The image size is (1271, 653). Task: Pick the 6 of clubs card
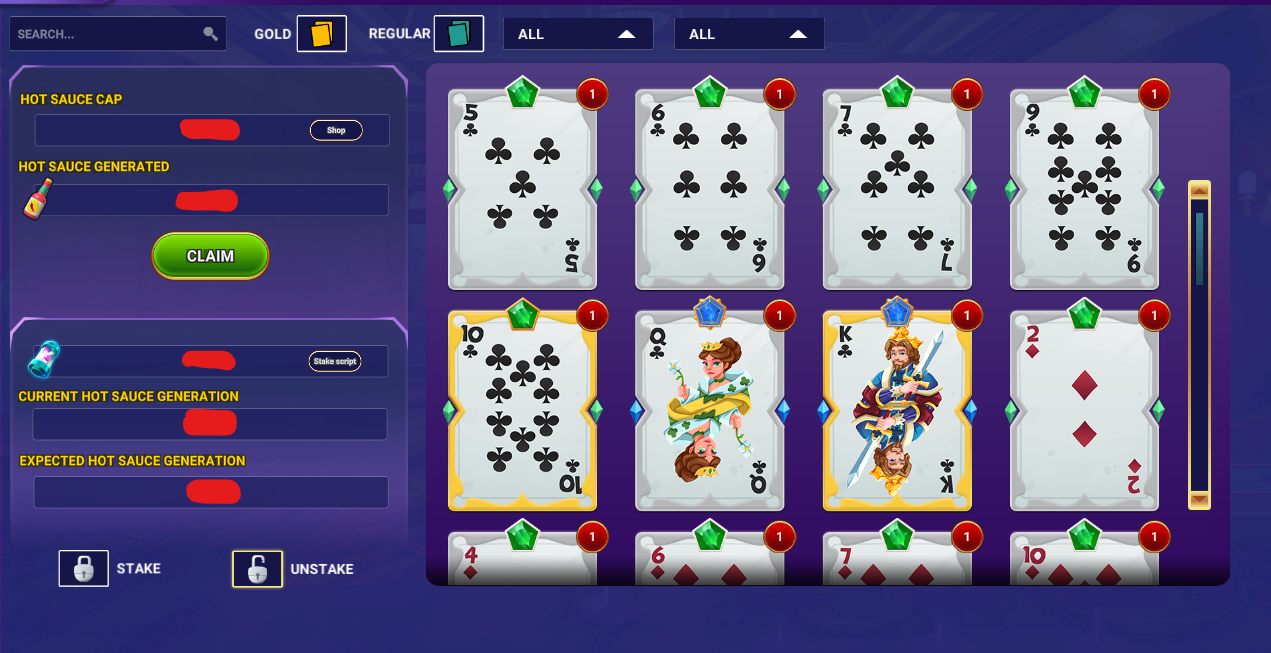coord(709,188)
